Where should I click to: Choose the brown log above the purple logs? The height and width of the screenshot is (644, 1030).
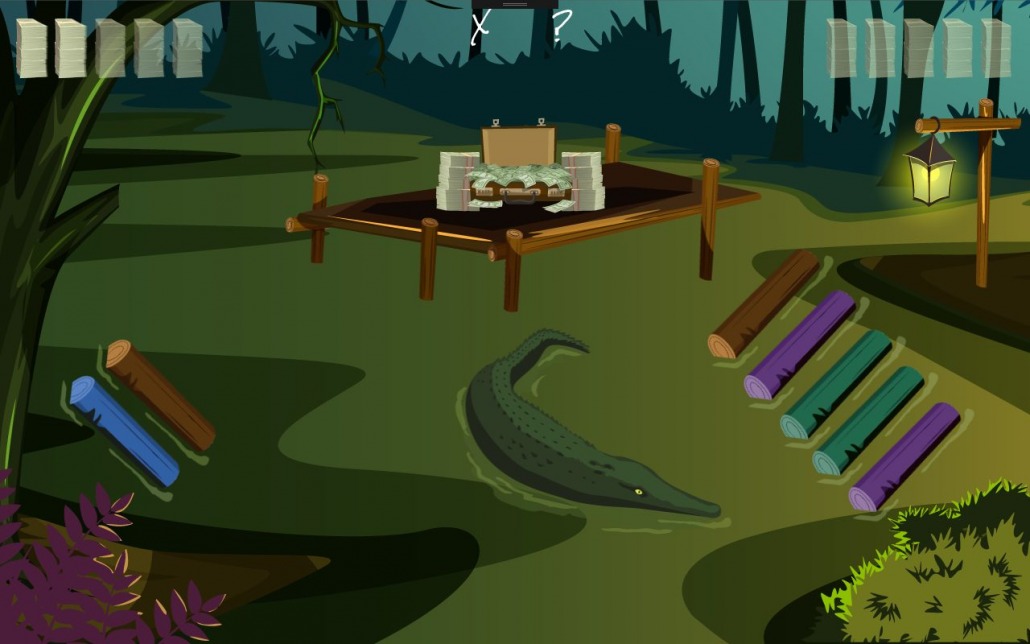tap(764, 304)
